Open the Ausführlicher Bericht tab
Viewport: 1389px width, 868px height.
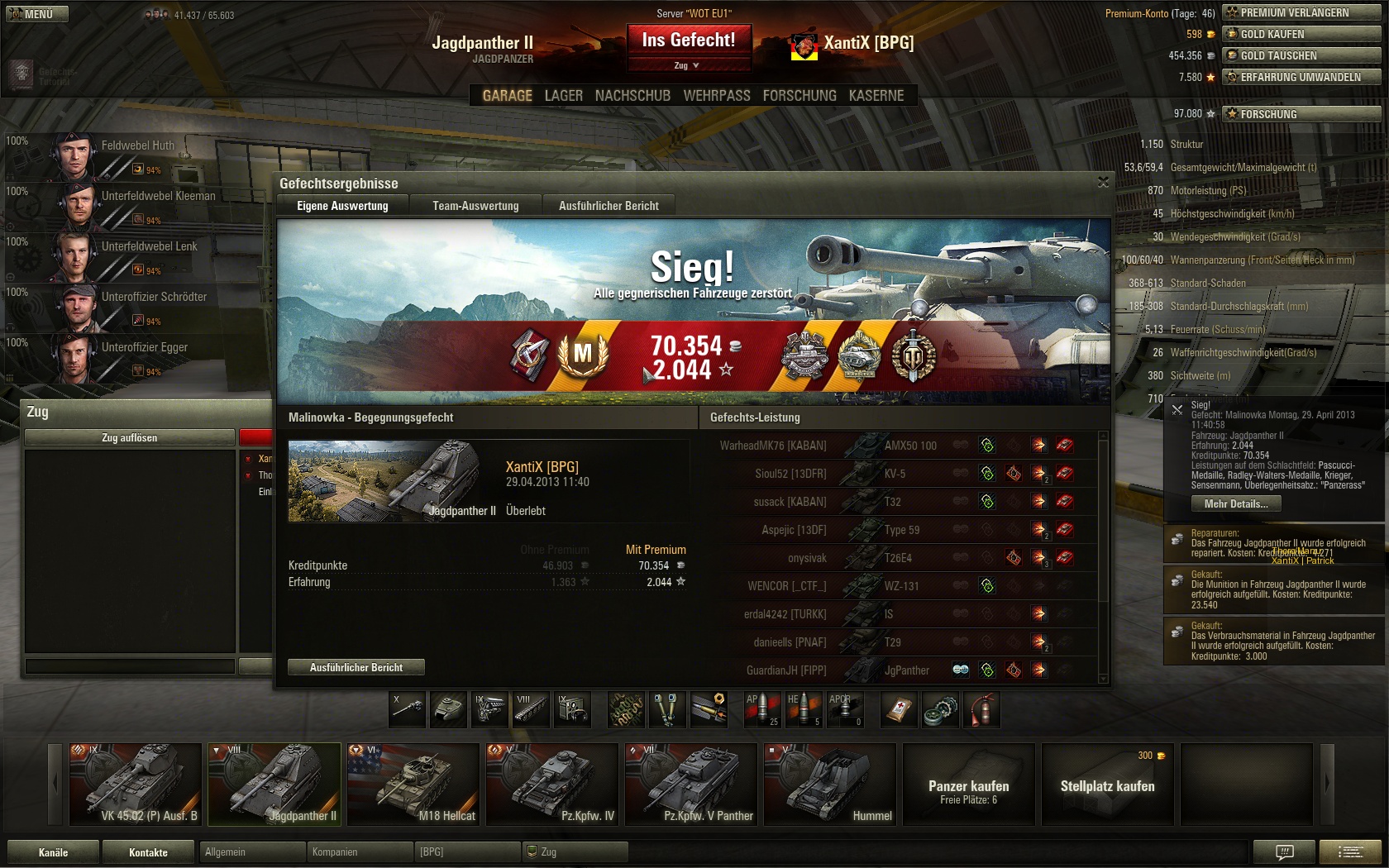point(609,206)
